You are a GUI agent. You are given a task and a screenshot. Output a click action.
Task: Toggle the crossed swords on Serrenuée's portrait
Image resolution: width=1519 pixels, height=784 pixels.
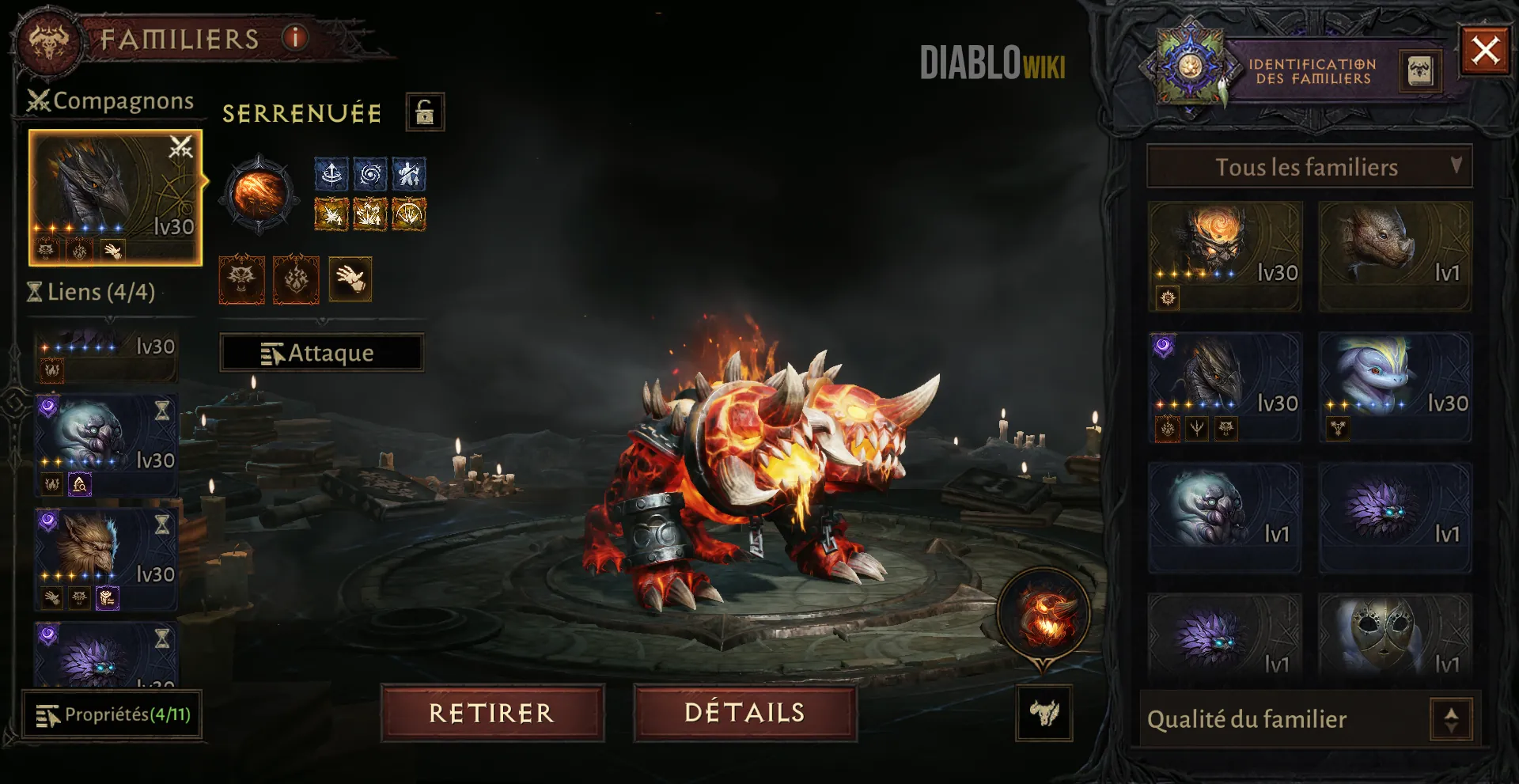[180, 146]
